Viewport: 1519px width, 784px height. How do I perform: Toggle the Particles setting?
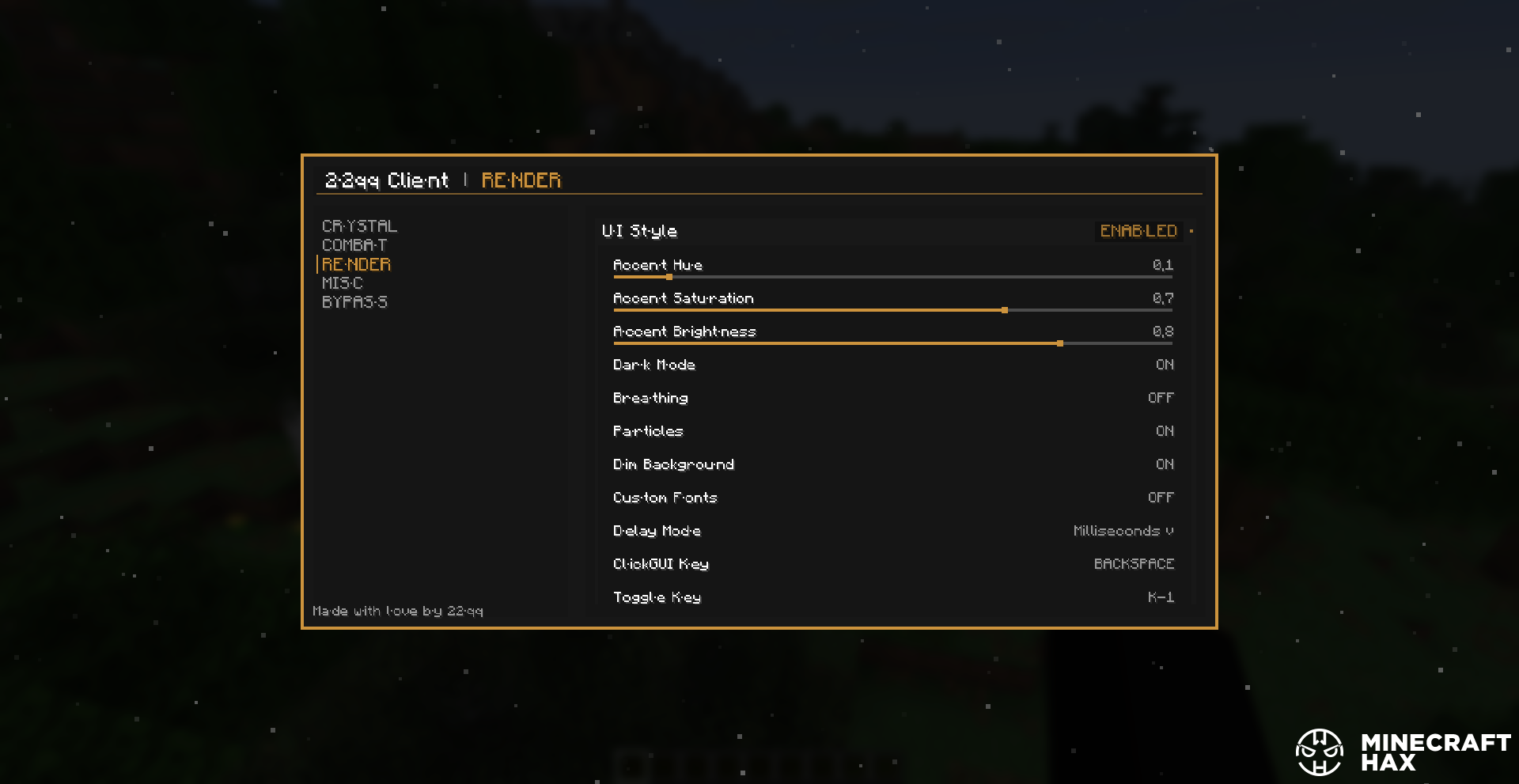tap(1165, 431)
